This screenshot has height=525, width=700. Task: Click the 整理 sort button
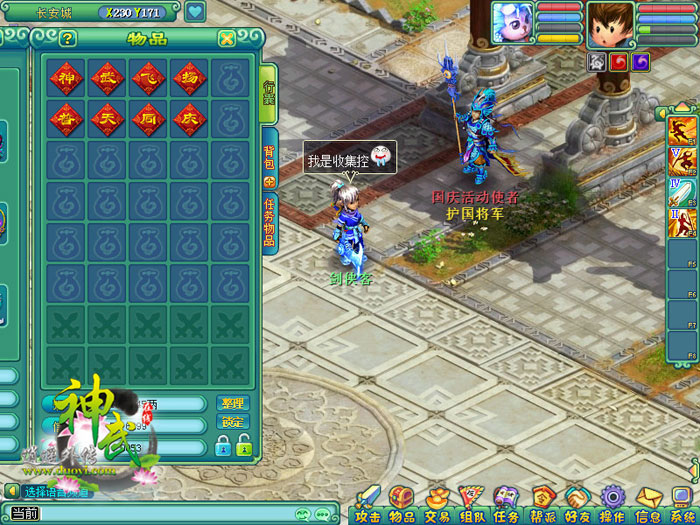(232, 403)
